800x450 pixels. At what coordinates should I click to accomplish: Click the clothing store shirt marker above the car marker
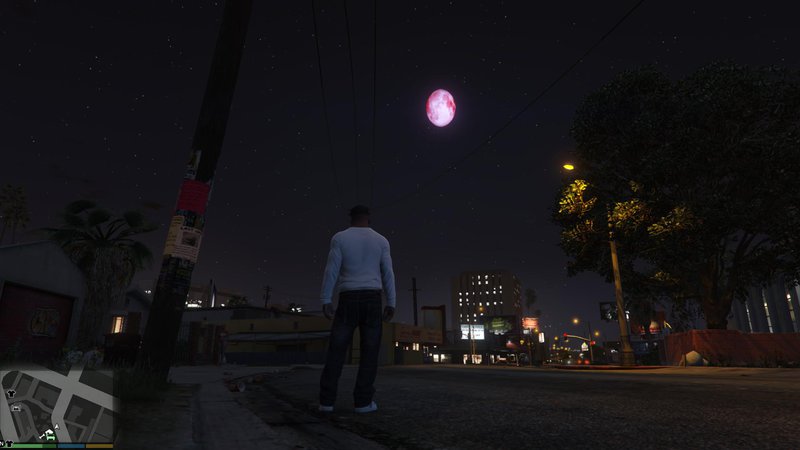[11, 393]
